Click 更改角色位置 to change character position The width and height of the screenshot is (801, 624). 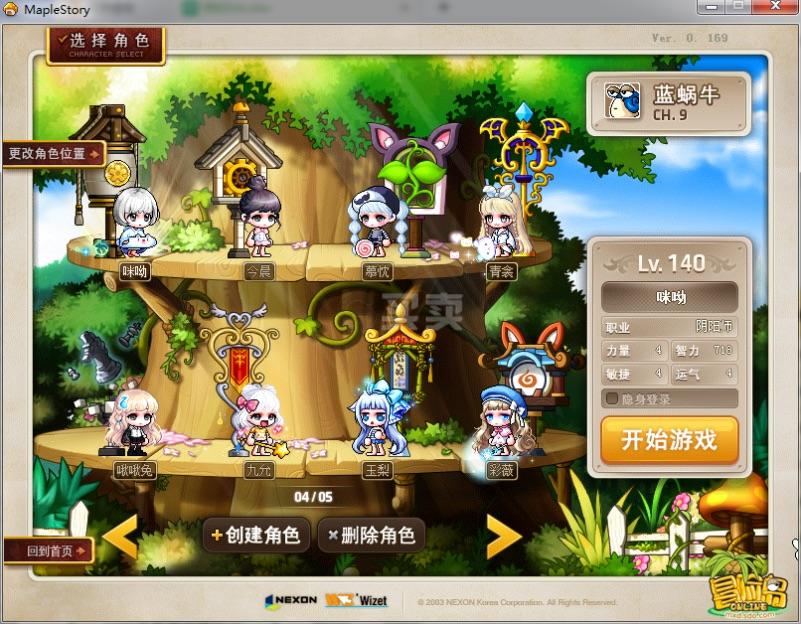pyautogui.click(x=53, y=154)
